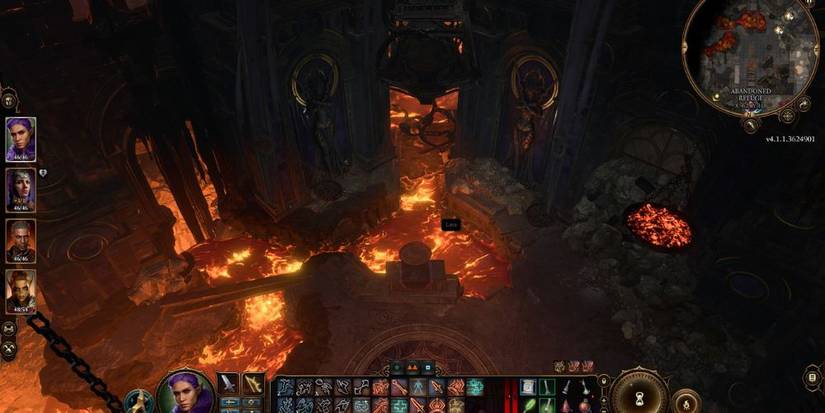The image size is (825, 413).
Task: Click the round button below the minimap
Action: [x=750, y=124]
